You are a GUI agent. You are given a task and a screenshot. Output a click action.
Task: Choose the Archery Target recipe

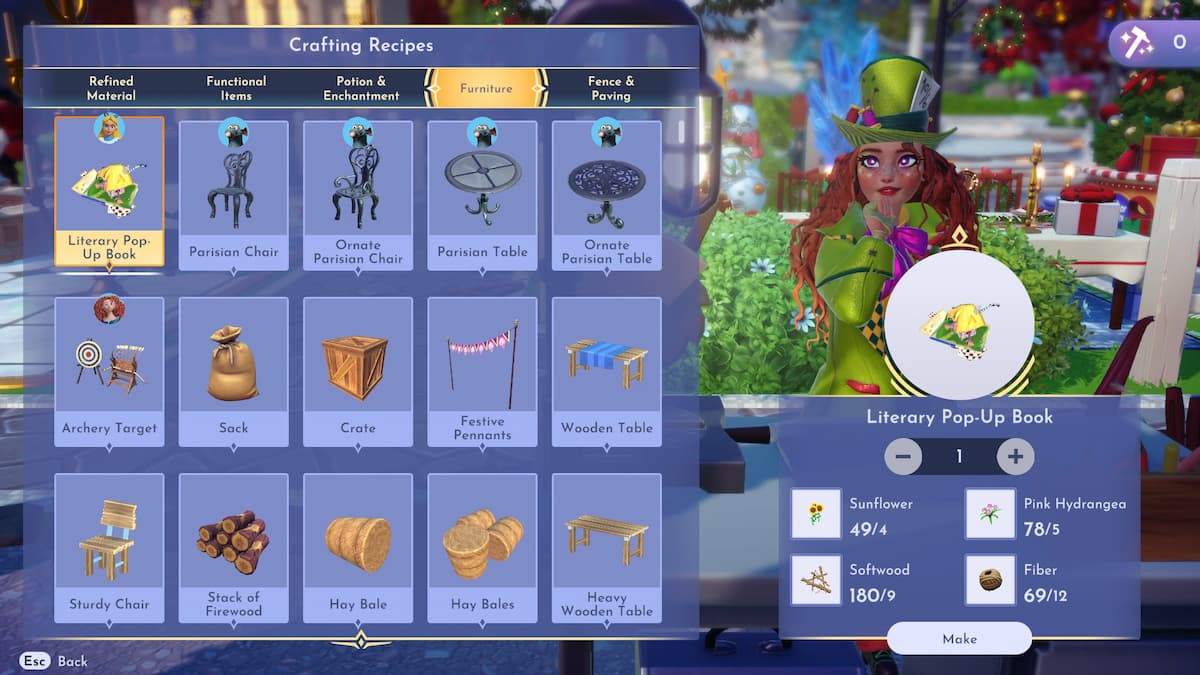click(x=109, y=372)
